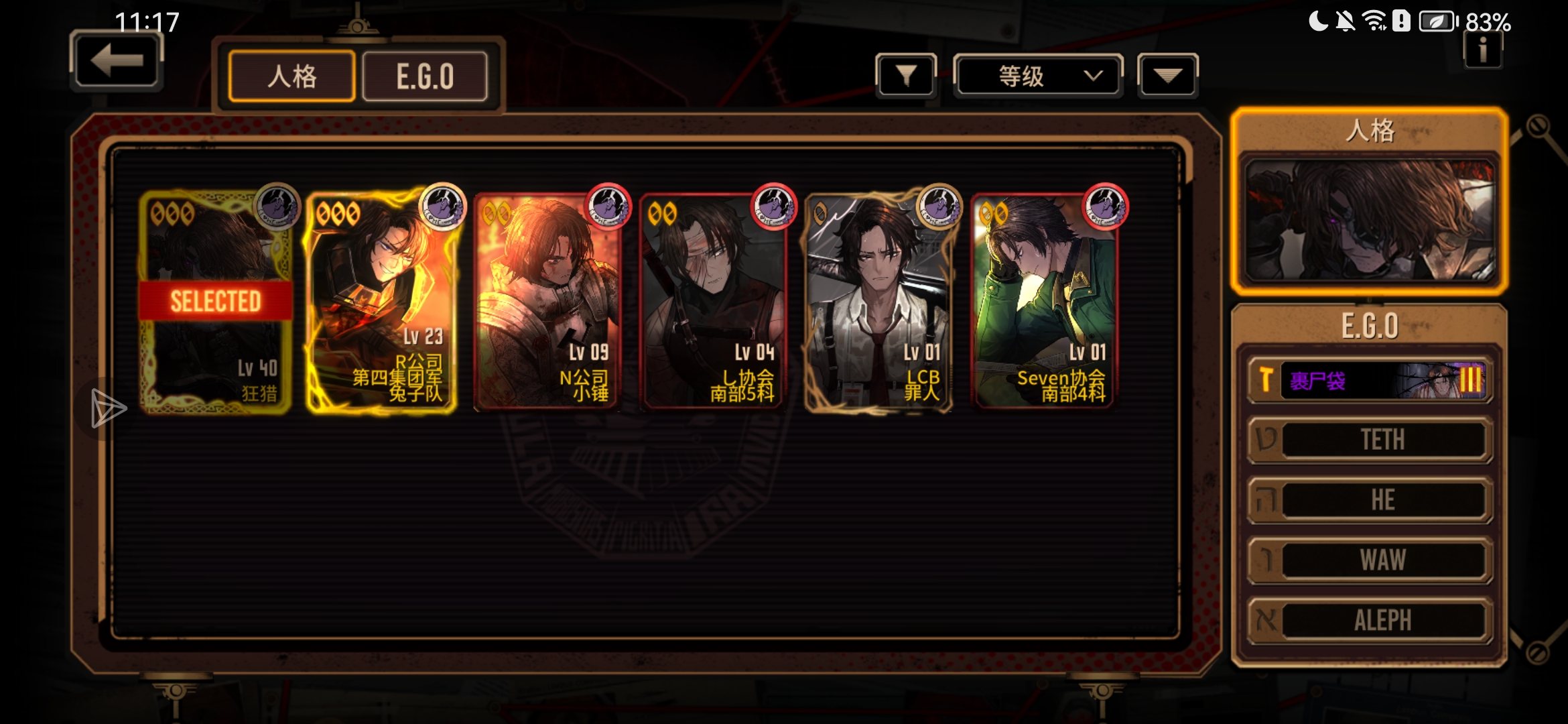Screen dimensions: 1568x724
Task: Select the Seven协会 南部4科 card
Action: coord(1045,302)
